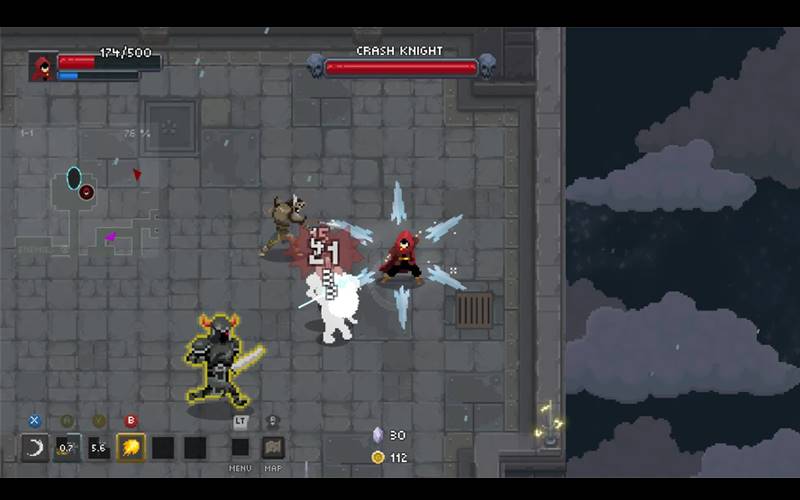Viewport: 800px width, 500px height.
Task: Select the crescent slash basic attack slot
Action: tap(35, 447)
